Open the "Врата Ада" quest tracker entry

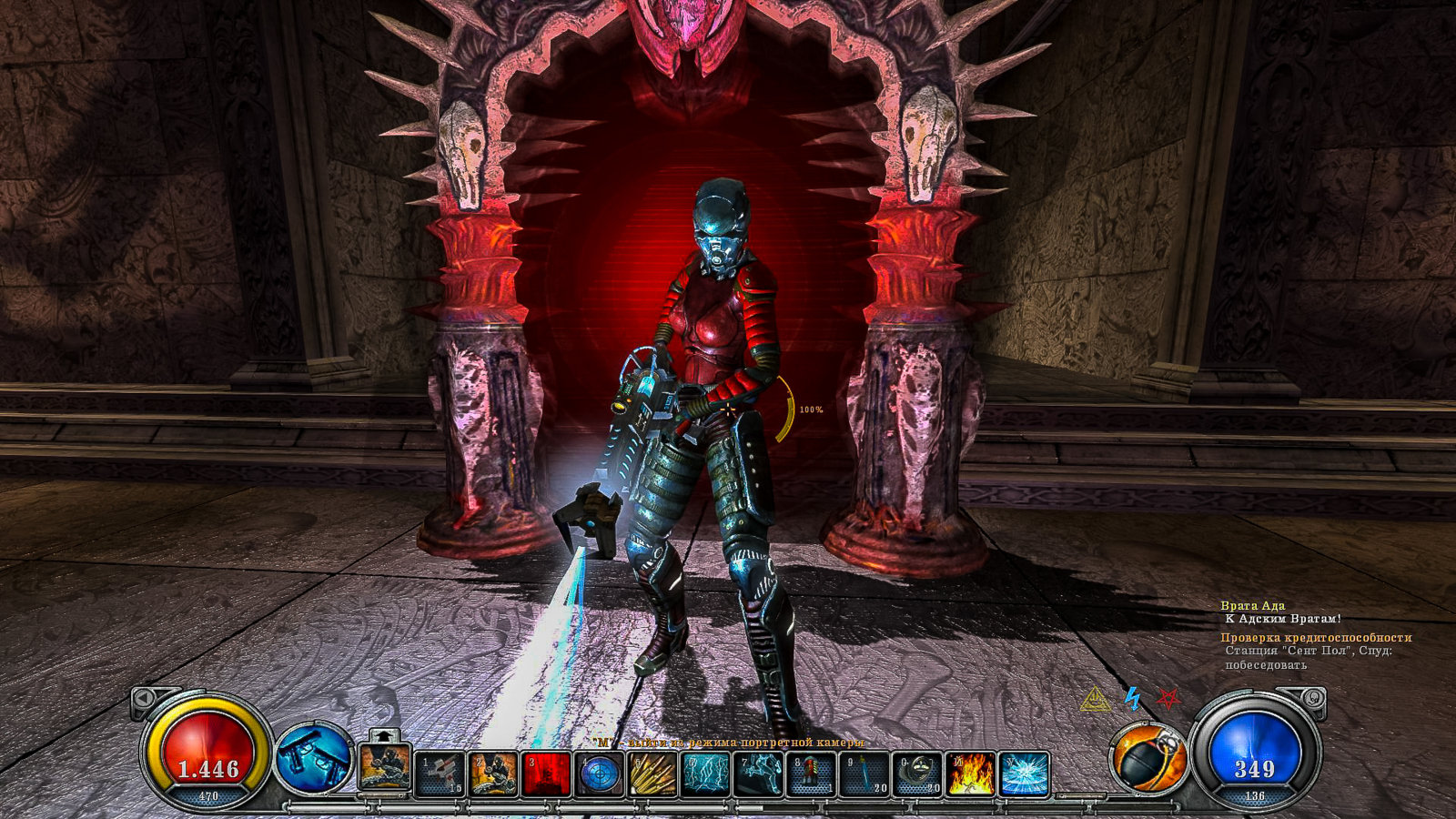(1252, 605)
